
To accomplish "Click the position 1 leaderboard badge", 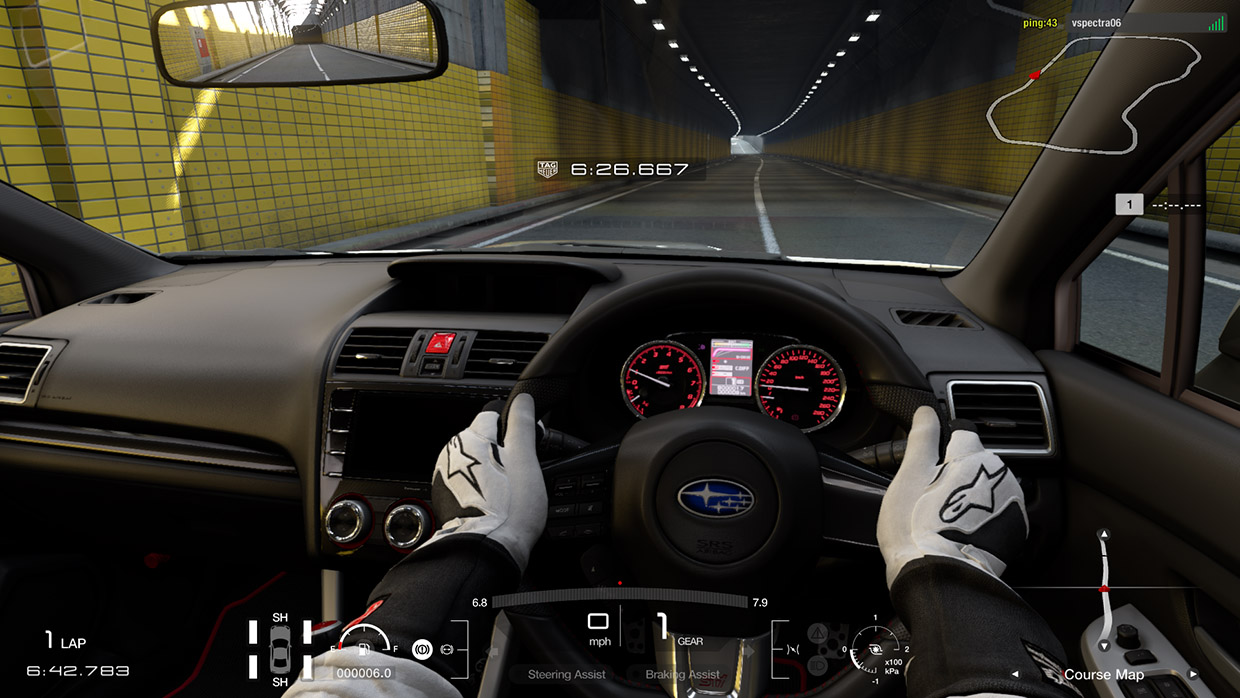I will (1129, 204).
